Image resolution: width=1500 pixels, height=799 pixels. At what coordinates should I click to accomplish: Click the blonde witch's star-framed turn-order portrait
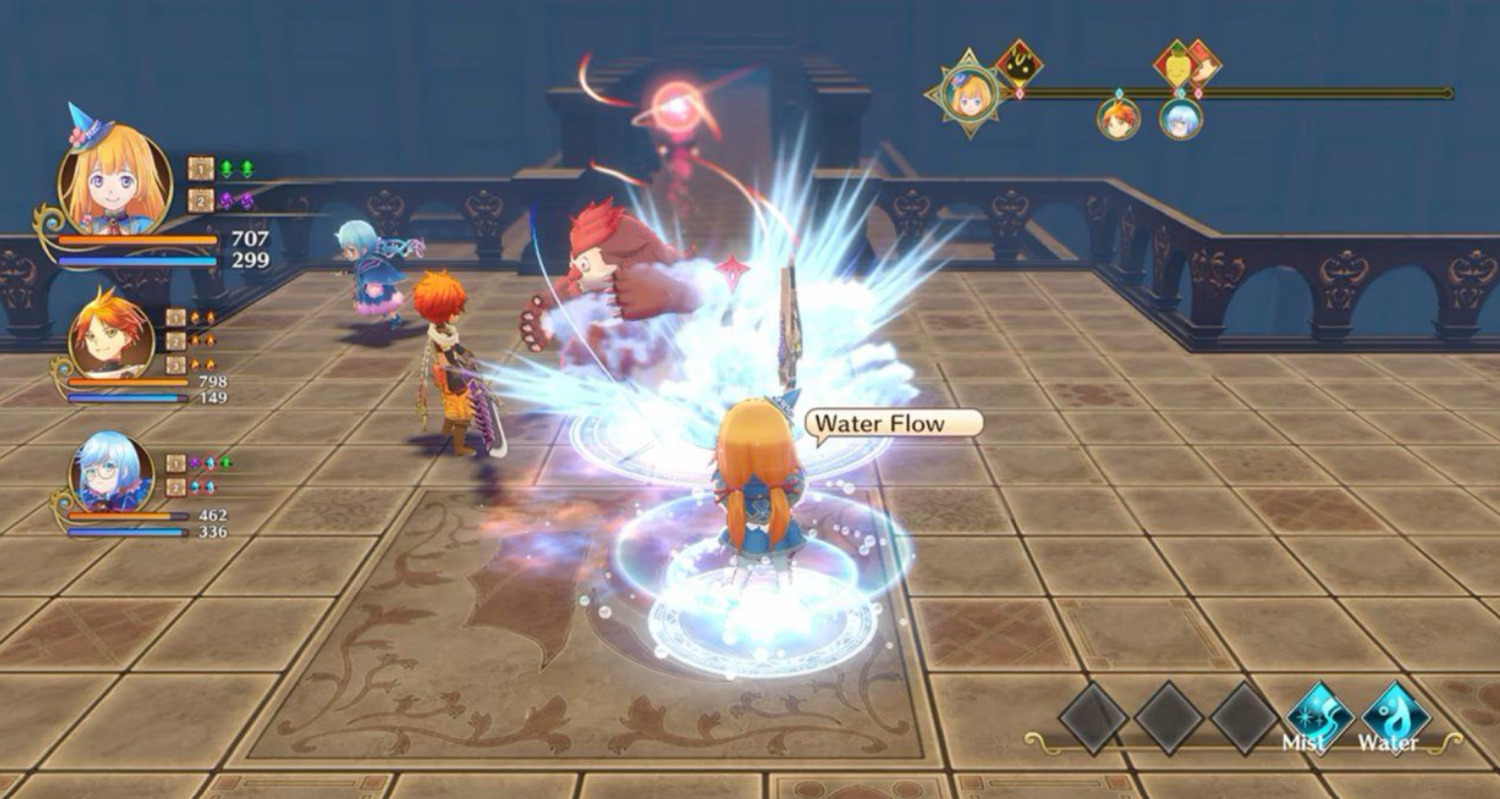[969, 94]
